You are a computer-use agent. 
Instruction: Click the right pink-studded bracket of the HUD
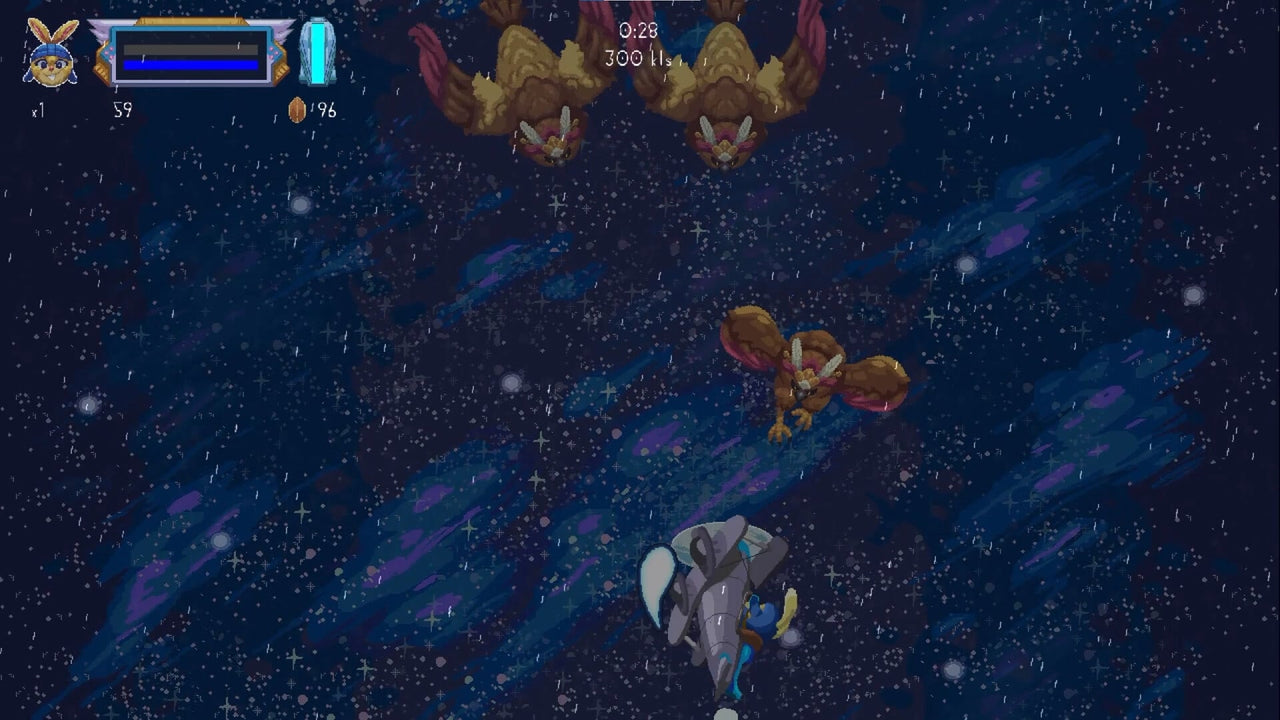[272, 52]
